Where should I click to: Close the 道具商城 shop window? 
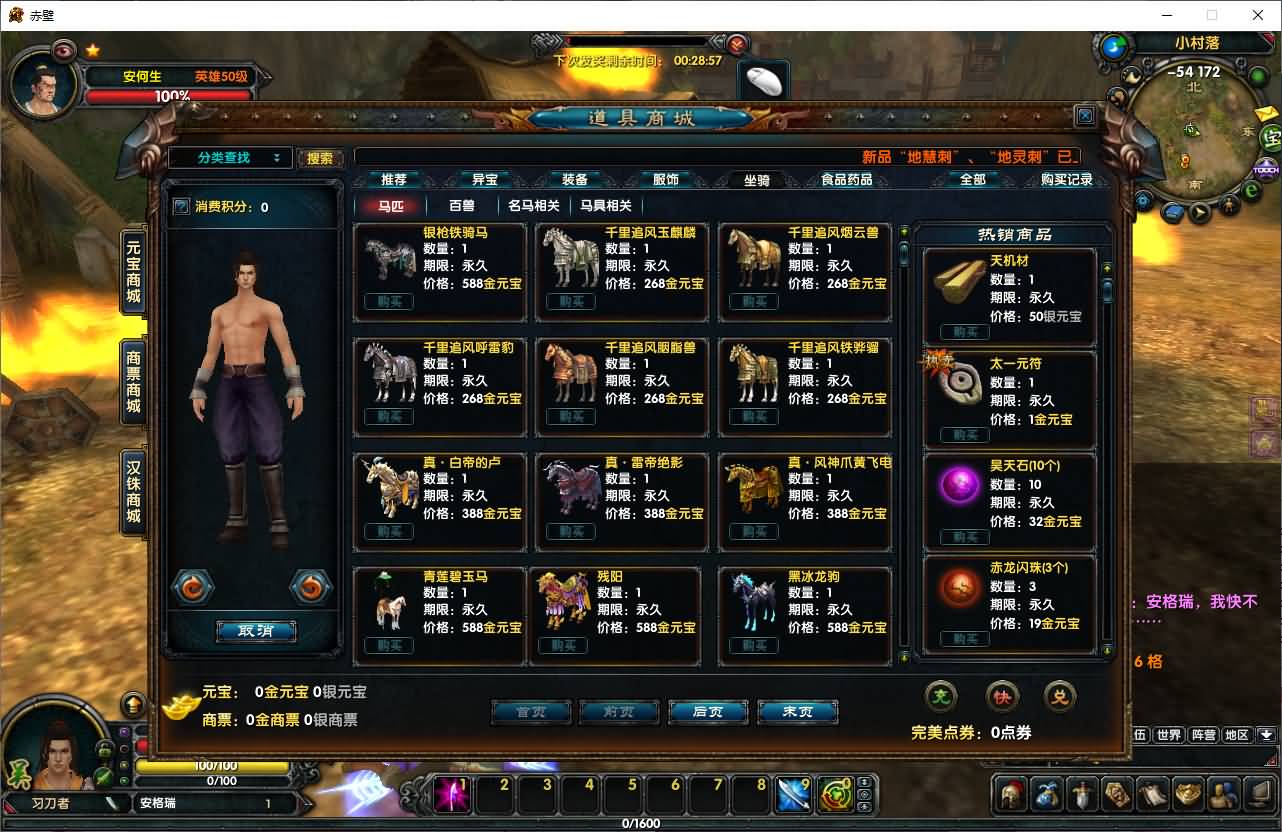pyautogui.click(x=1085, y=116)
